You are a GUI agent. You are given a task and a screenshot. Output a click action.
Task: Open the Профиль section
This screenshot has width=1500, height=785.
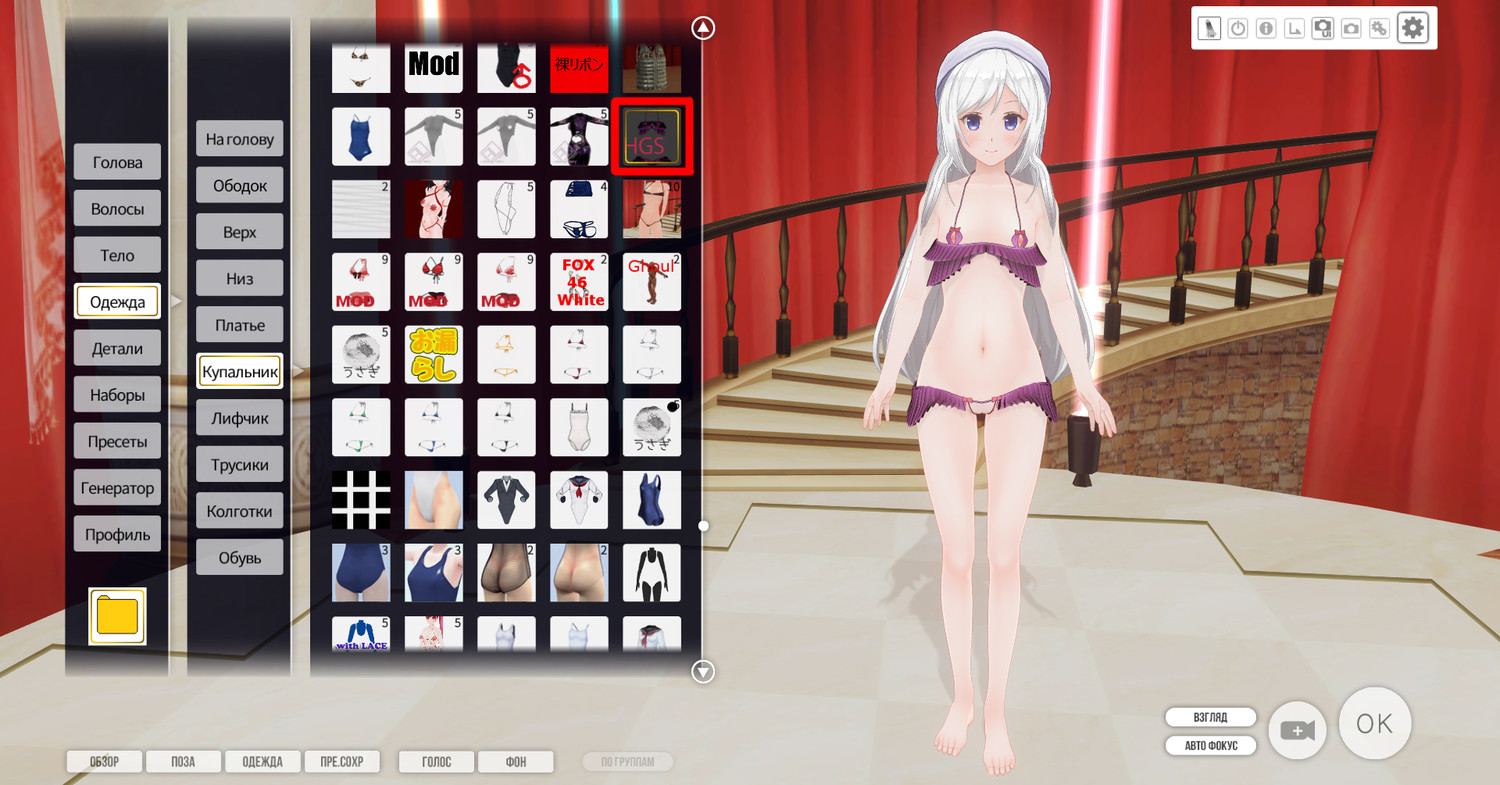pos(117,534)
